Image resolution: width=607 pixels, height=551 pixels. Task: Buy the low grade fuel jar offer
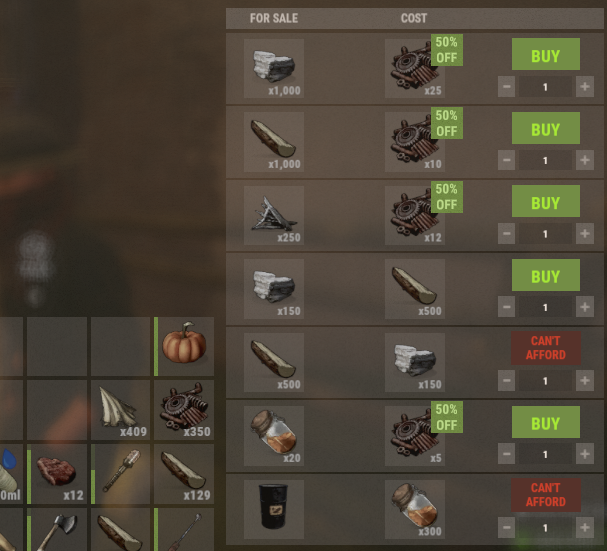click(545, 423)
